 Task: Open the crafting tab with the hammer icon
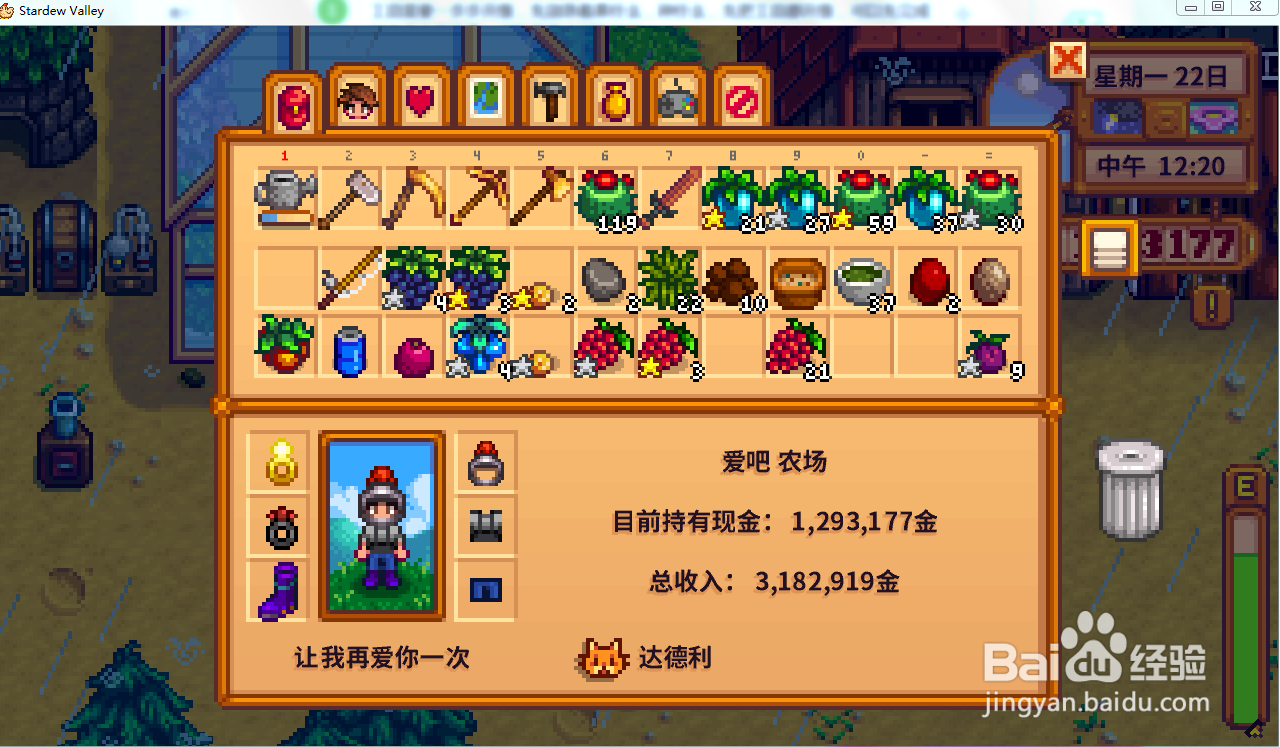tap(549, 100)
